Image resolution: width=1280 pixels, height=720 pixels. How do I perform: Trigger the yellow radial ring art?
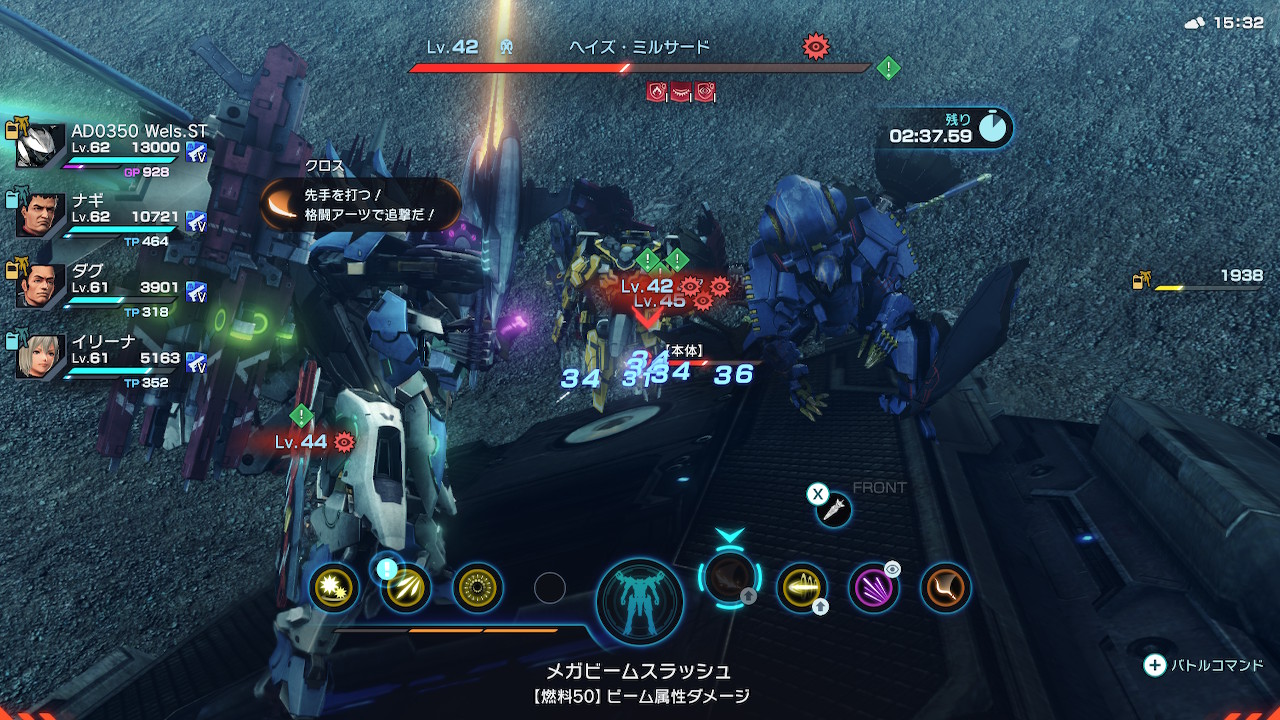(x=478, y=588)
